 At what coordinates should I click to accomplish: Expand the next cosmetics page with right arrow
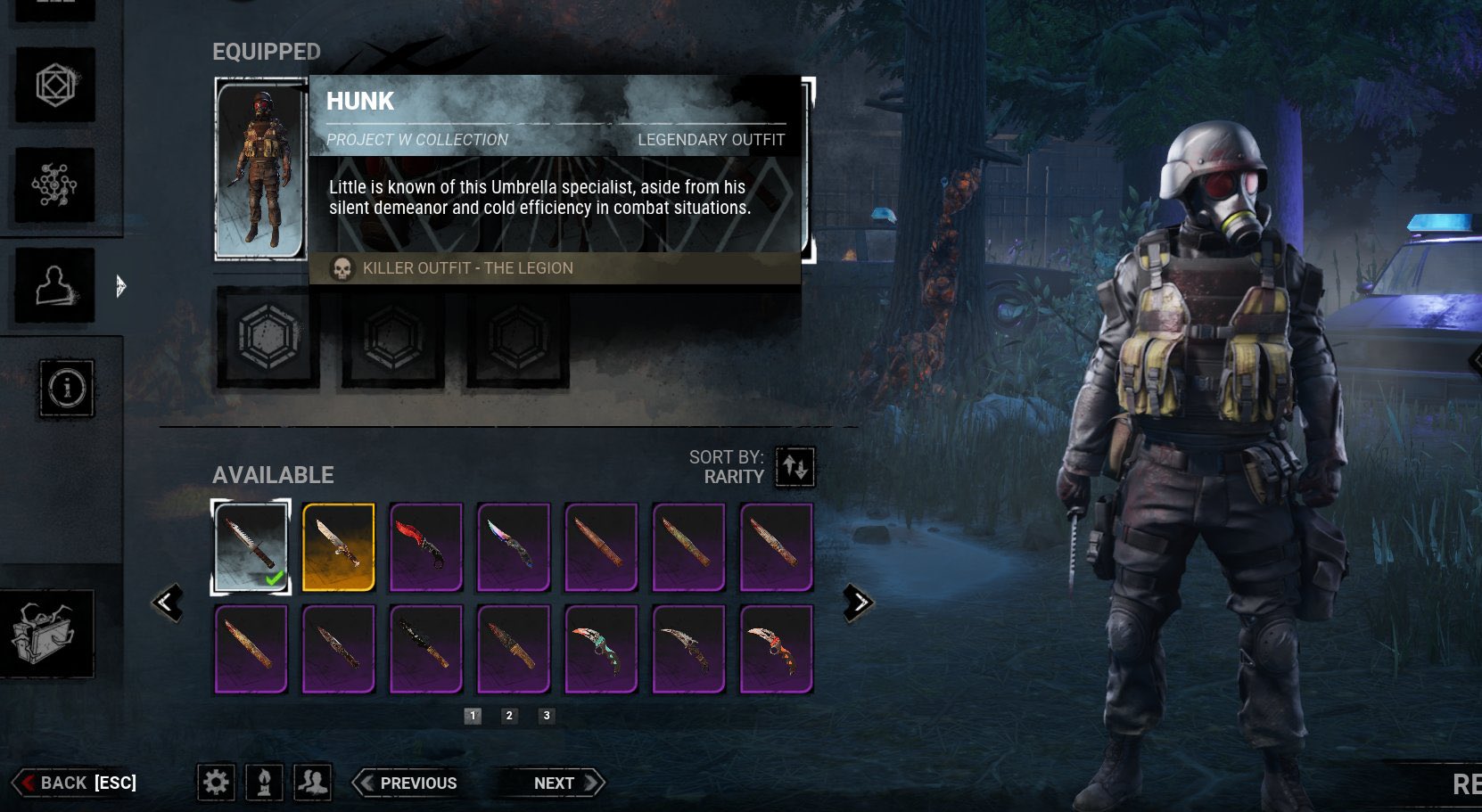tap(858, 601)
